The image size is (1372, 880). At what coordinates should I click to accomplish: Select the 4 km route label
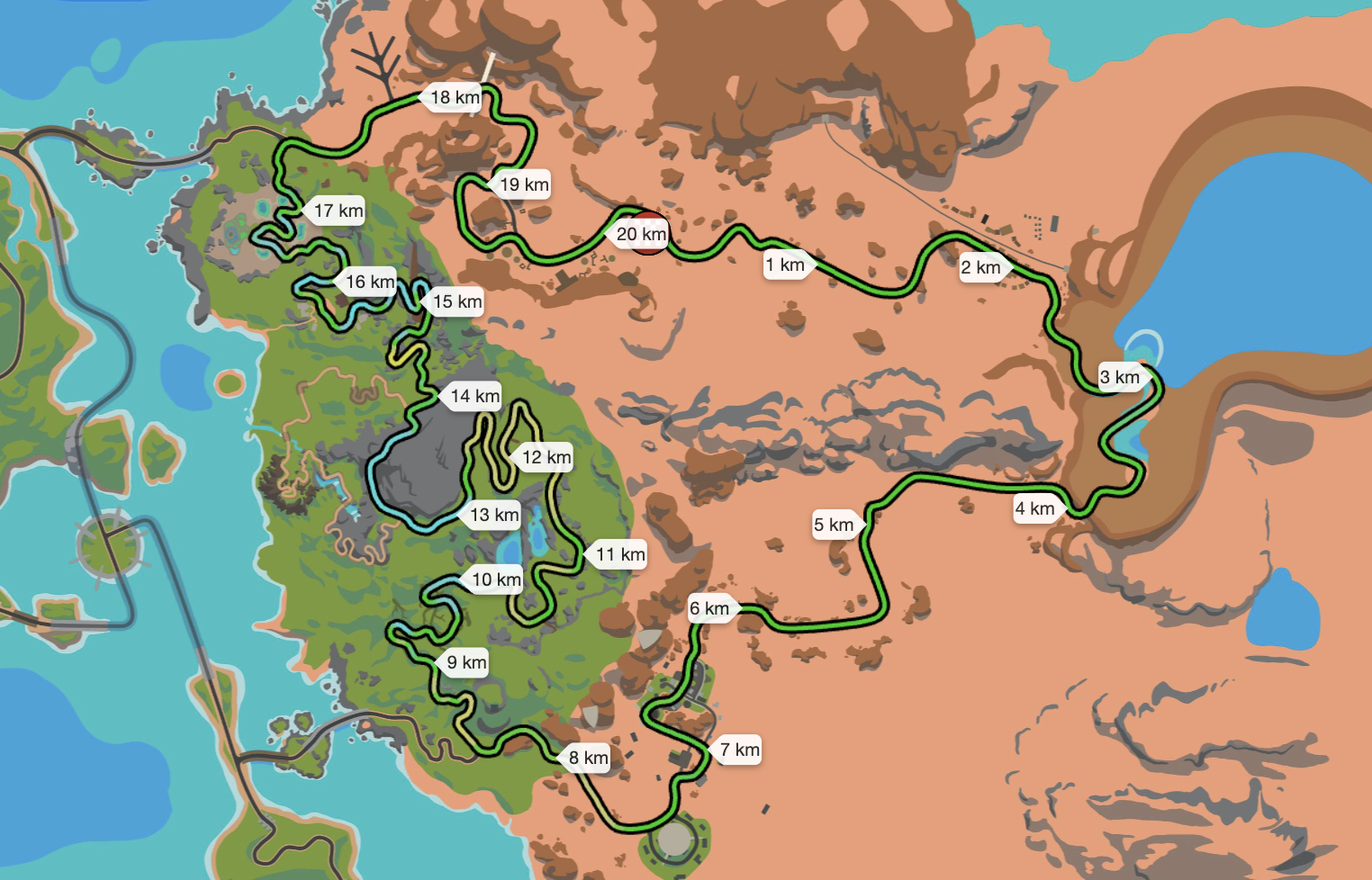[x=1035, y=508]
